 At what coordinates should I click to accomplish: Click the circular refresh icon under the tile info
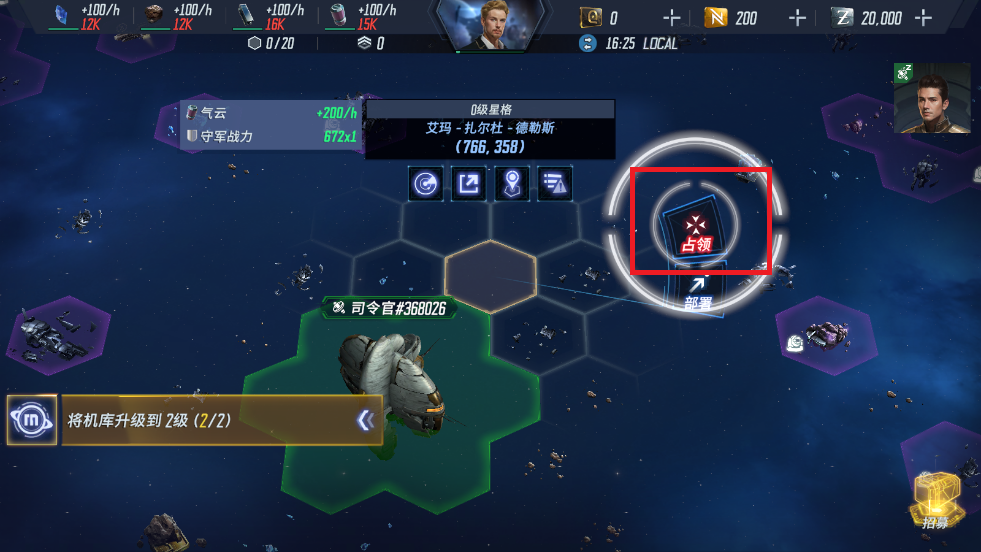pyautogui.click(x=426, y=184)
